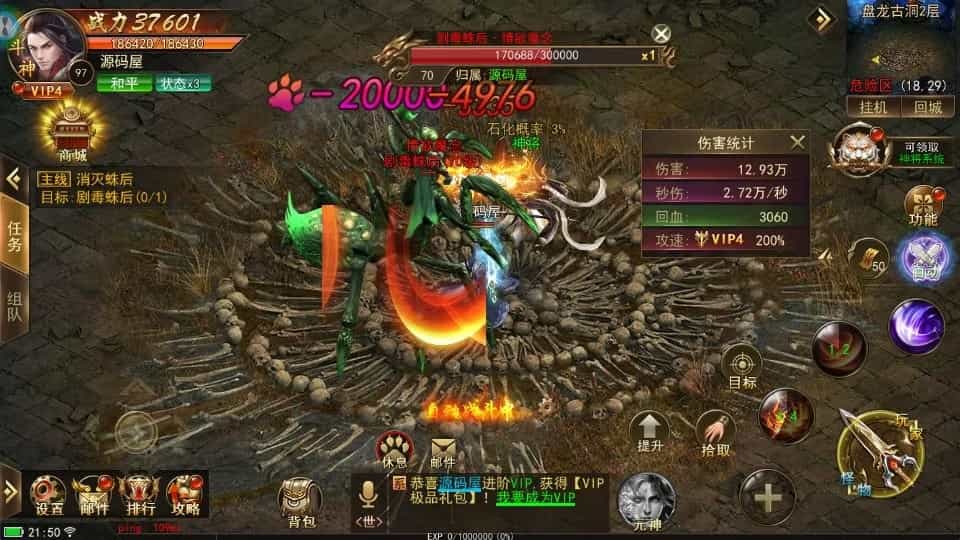Open the 提升 upgrade arrow button

pyautogui.click(x=651, y=432)
